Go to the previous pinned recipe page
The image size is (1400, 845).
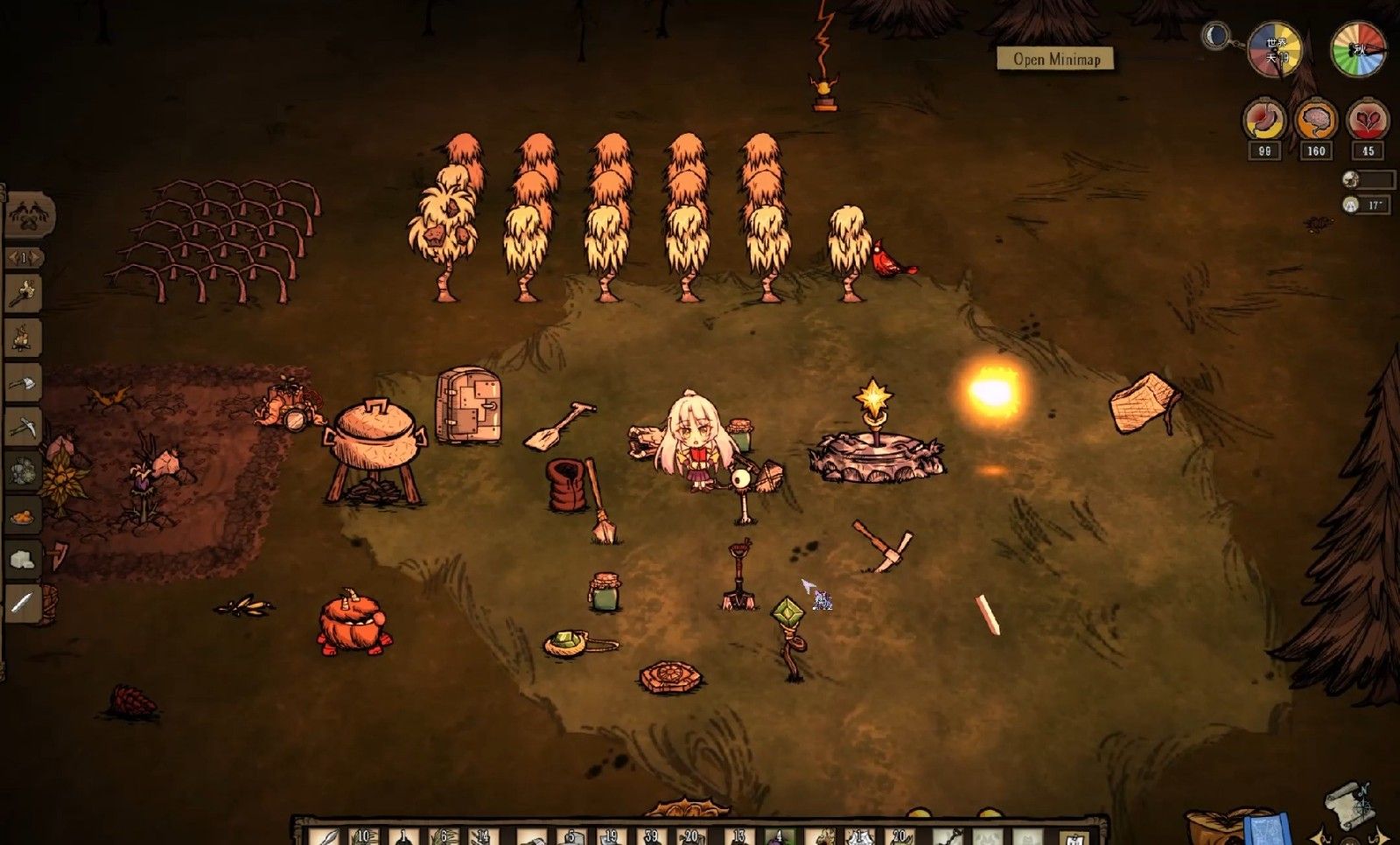(11, 258)
